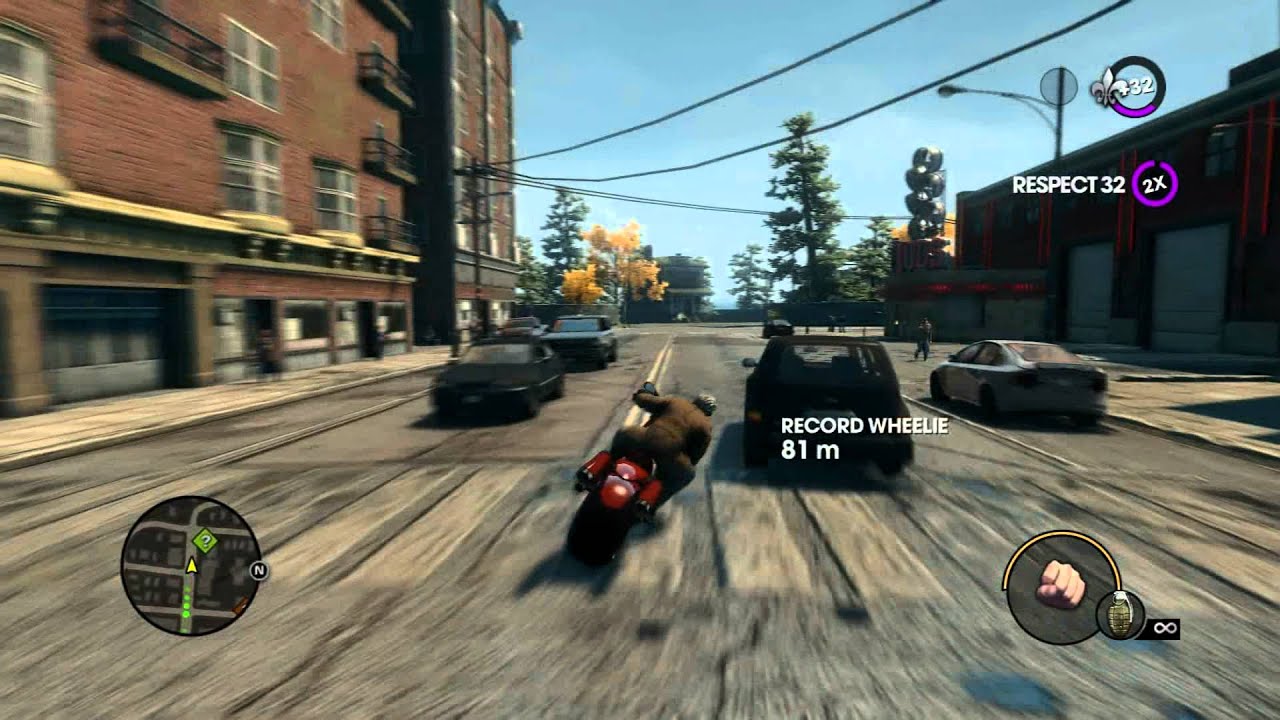Click a green GPS route dot on minimap
Image resolution: width=1280 pixels, height=720 pixels.
(x=186, y=603)
